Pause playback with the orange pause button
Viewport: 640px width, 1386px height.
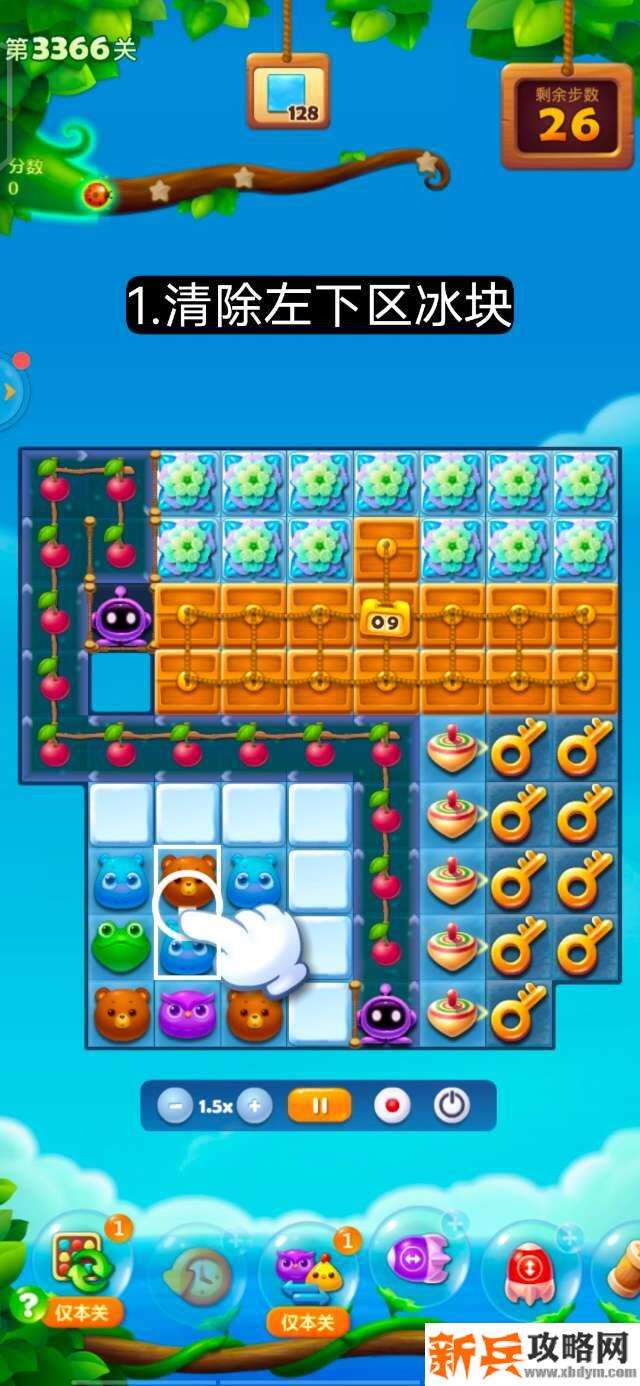point(320,1106)
